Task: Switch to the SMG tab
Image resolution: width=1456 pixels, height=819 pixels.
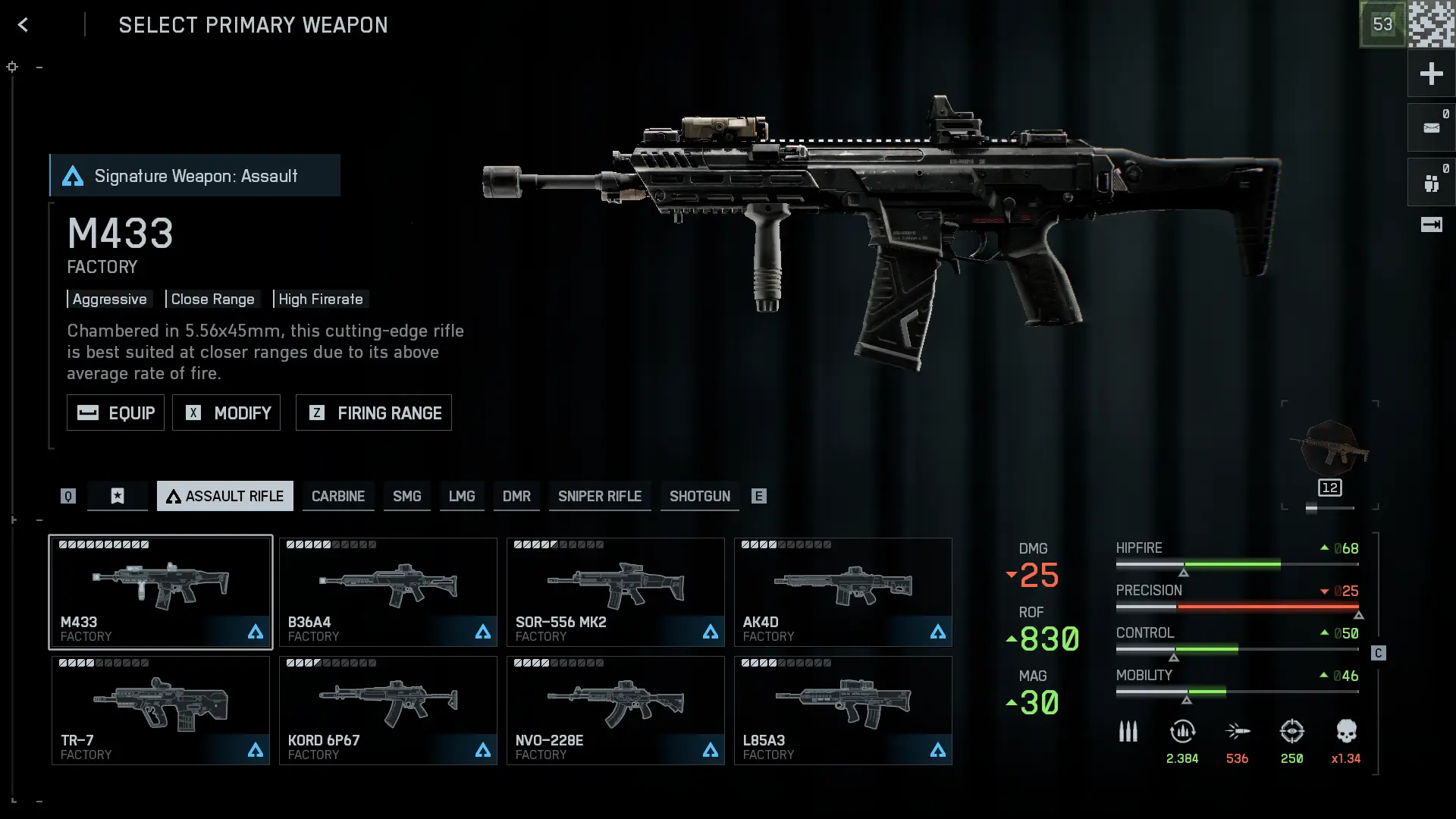Action: coord(406,496)
